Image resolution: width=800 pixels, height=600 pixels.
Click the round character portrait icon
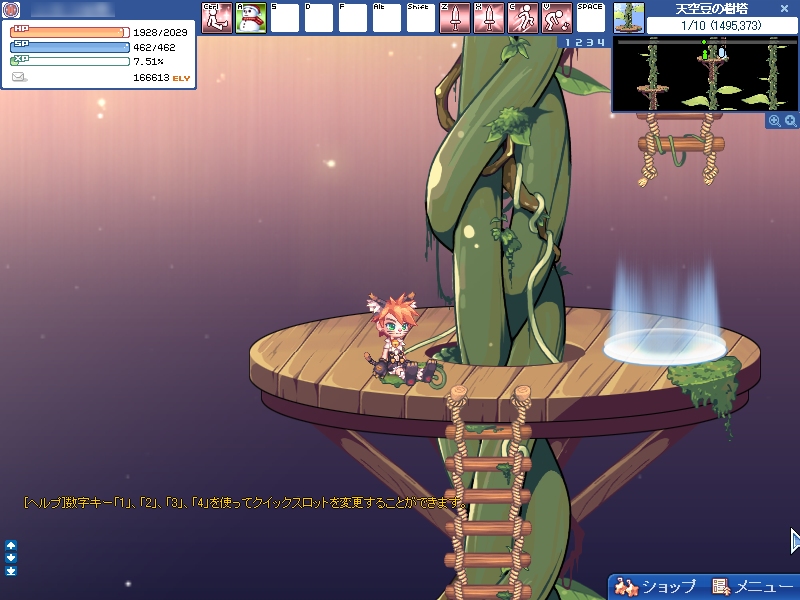(x=11, y=11)
